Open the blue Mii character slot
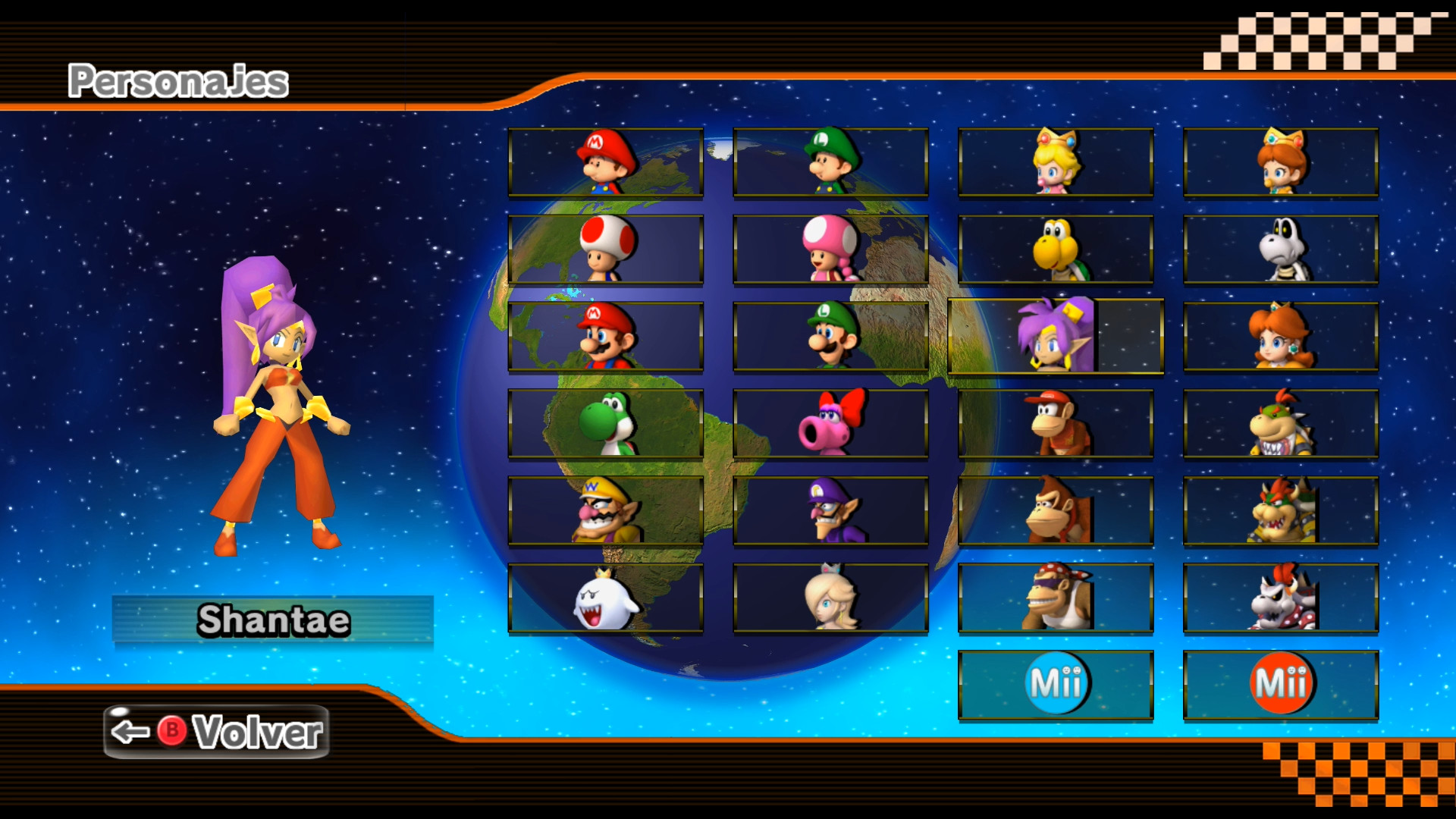 coord(1056,681)
